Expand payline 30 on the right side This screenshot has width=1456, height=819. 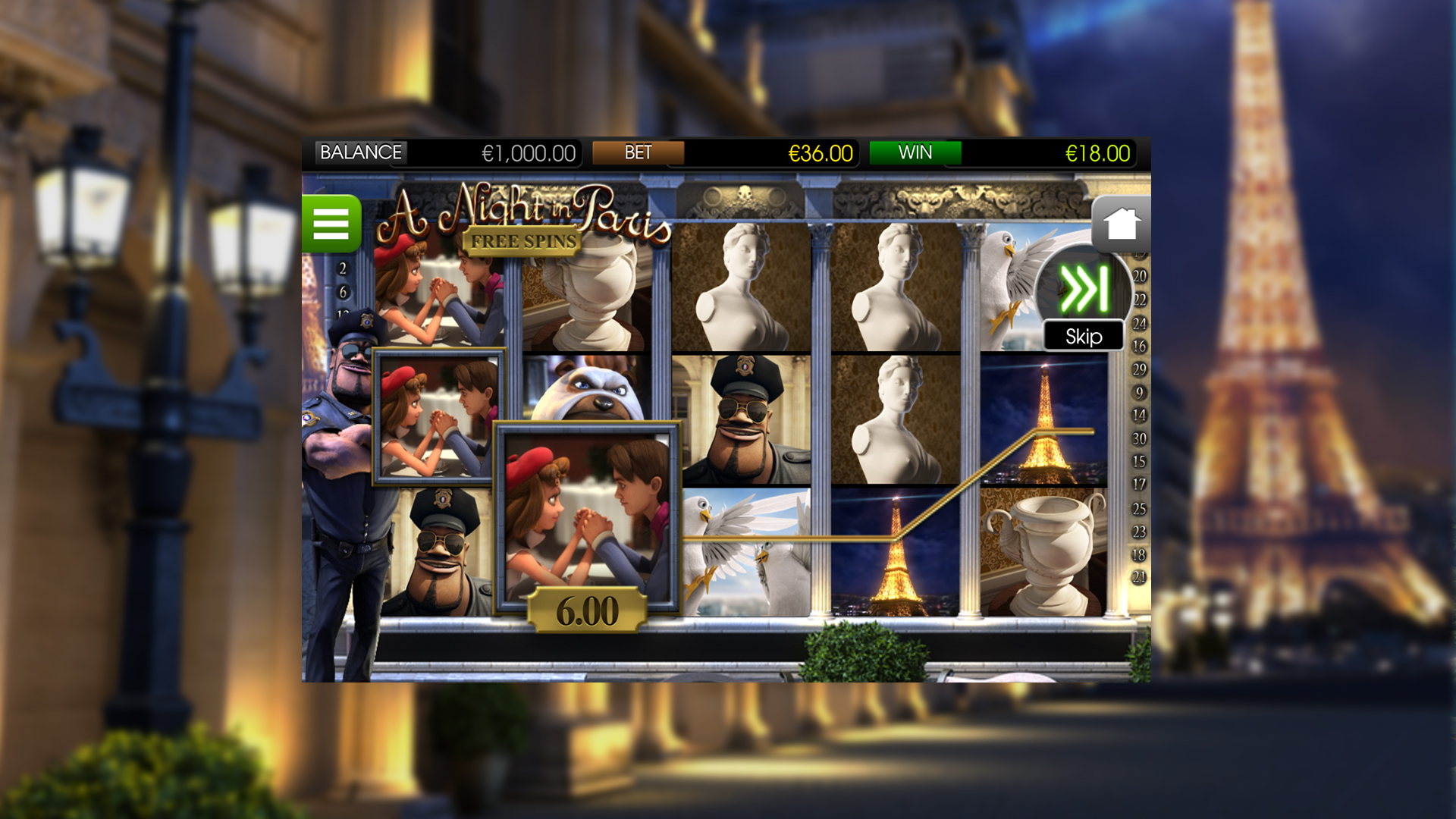point(1140,435)
